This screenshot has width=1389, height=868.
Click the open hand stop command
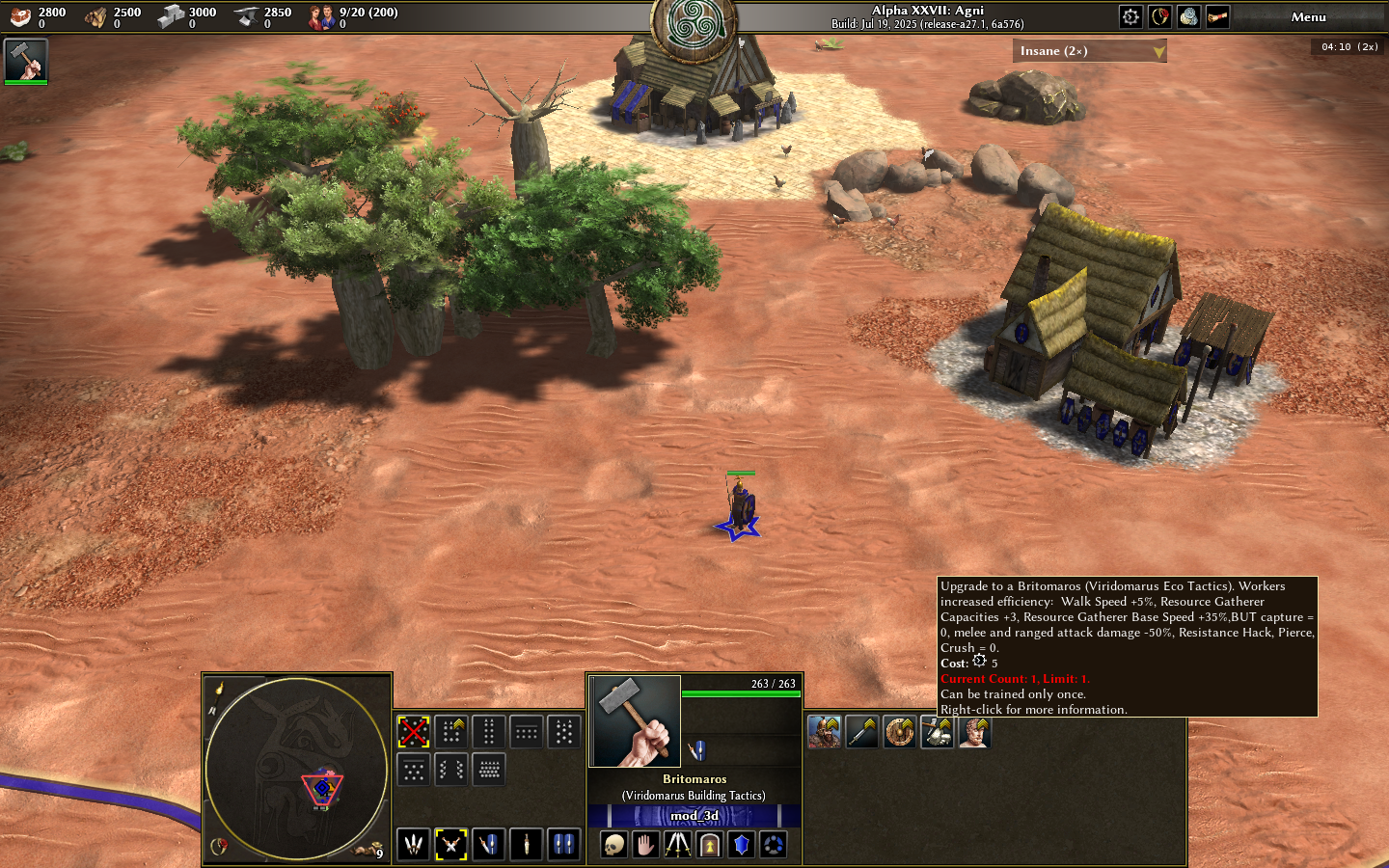[x=645, y=846]
